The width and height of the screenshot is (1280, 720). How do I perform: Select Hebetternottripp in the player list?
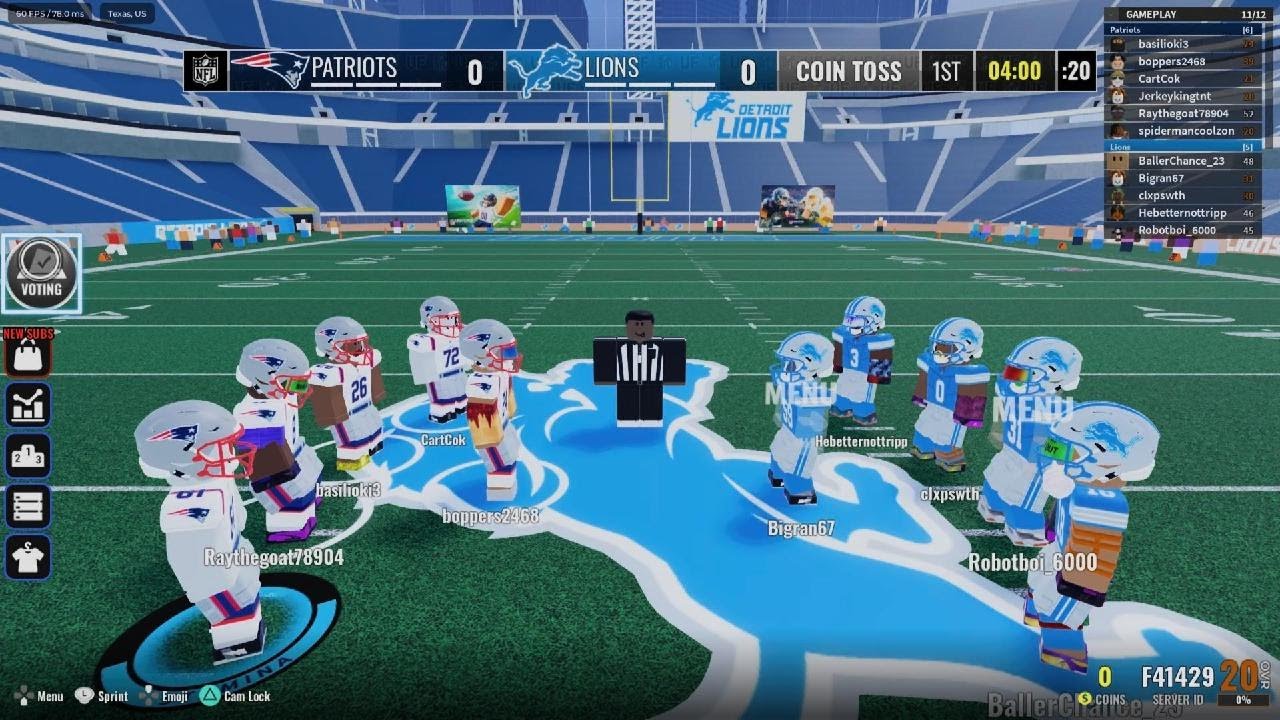click(1181, 213)
